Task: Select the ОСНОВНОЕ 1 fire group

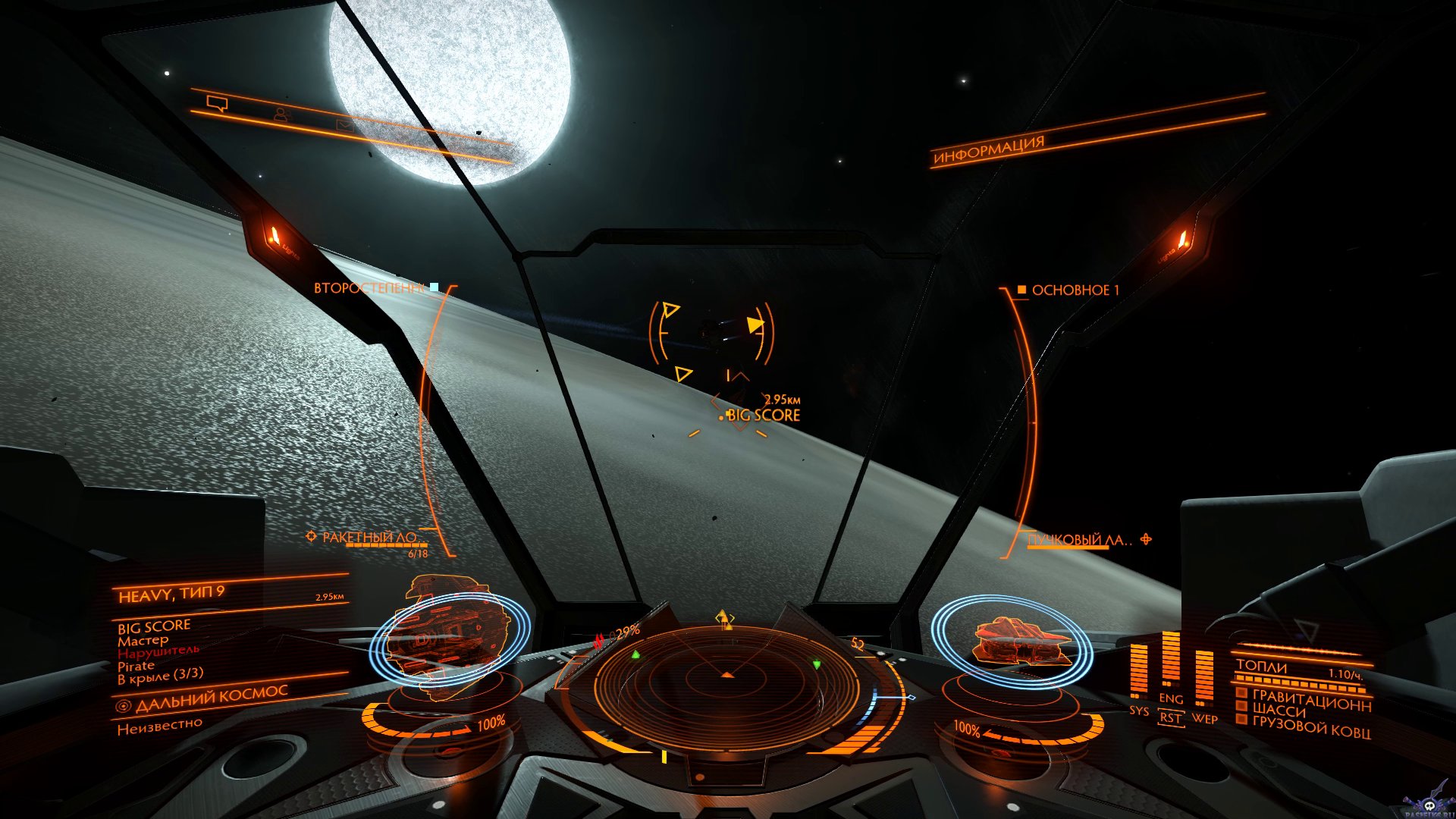Action: tap(1075, 290)
